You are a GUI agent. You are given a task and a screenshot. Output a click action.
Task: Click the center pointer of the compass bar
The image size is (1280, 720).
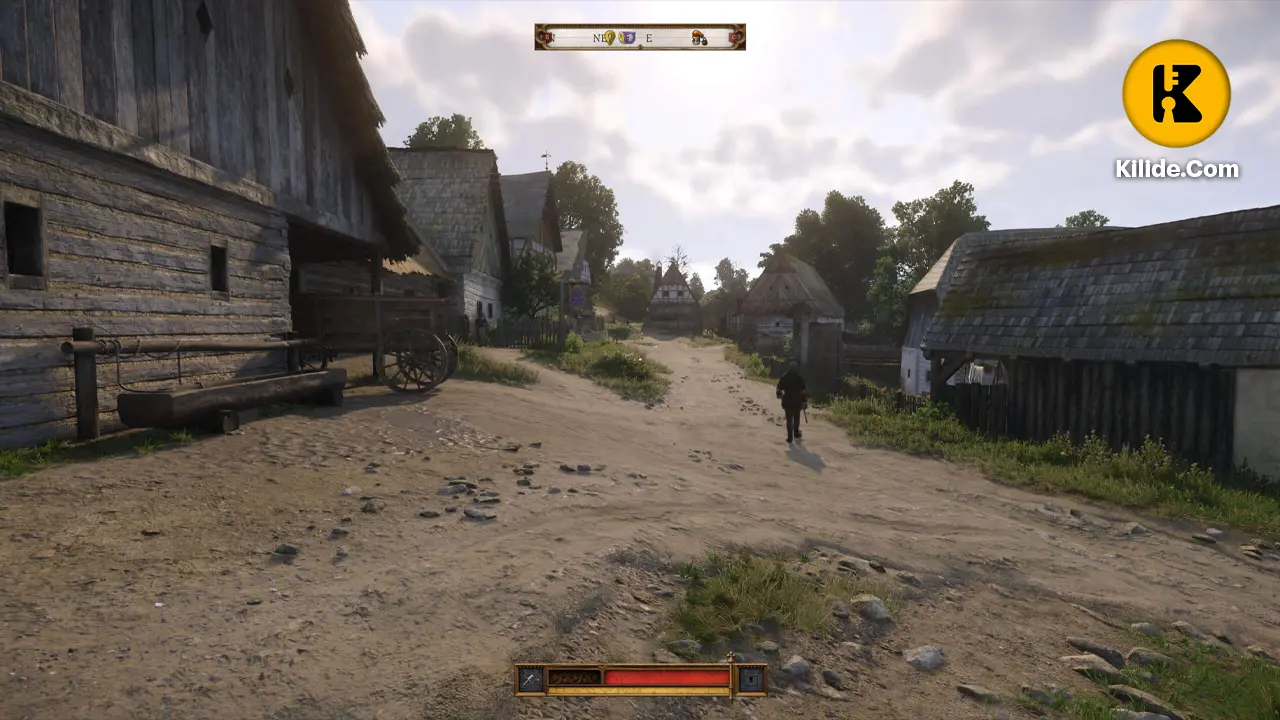(x=639, y=47)
